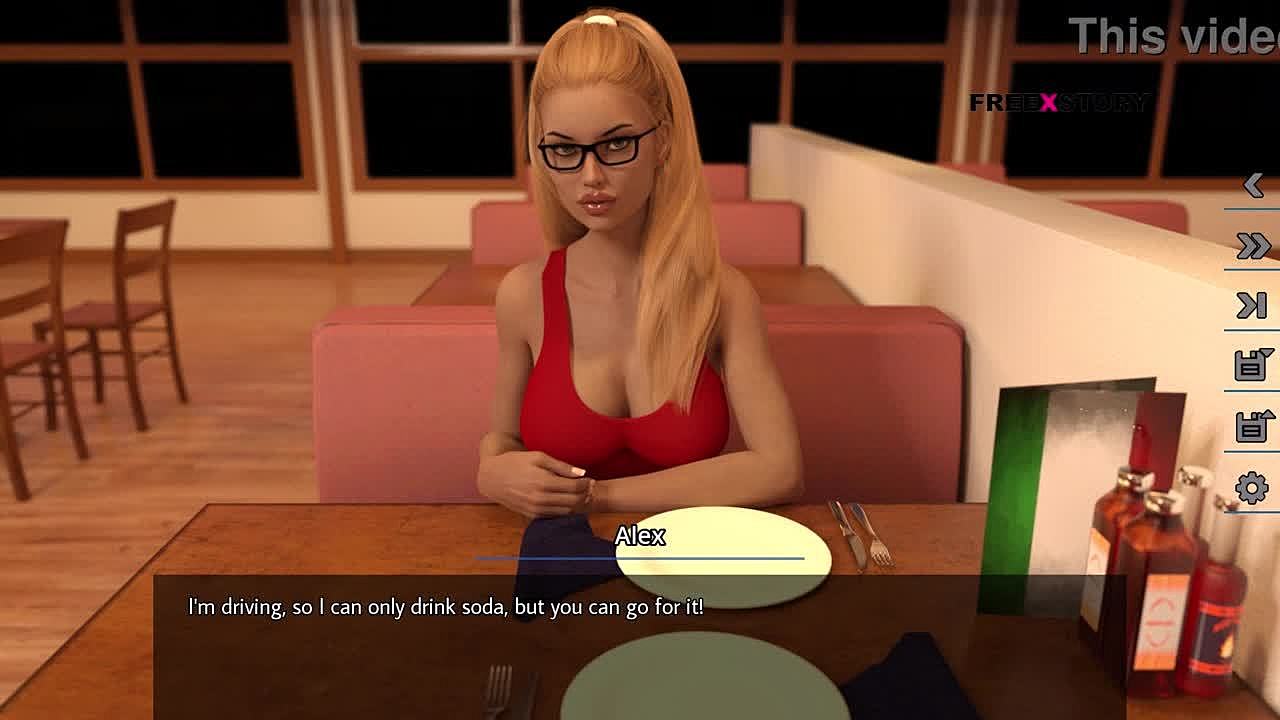Open save menu via floppy disk with down arrow
This screenshot has height=720, width=1280.
(1252, 365)
